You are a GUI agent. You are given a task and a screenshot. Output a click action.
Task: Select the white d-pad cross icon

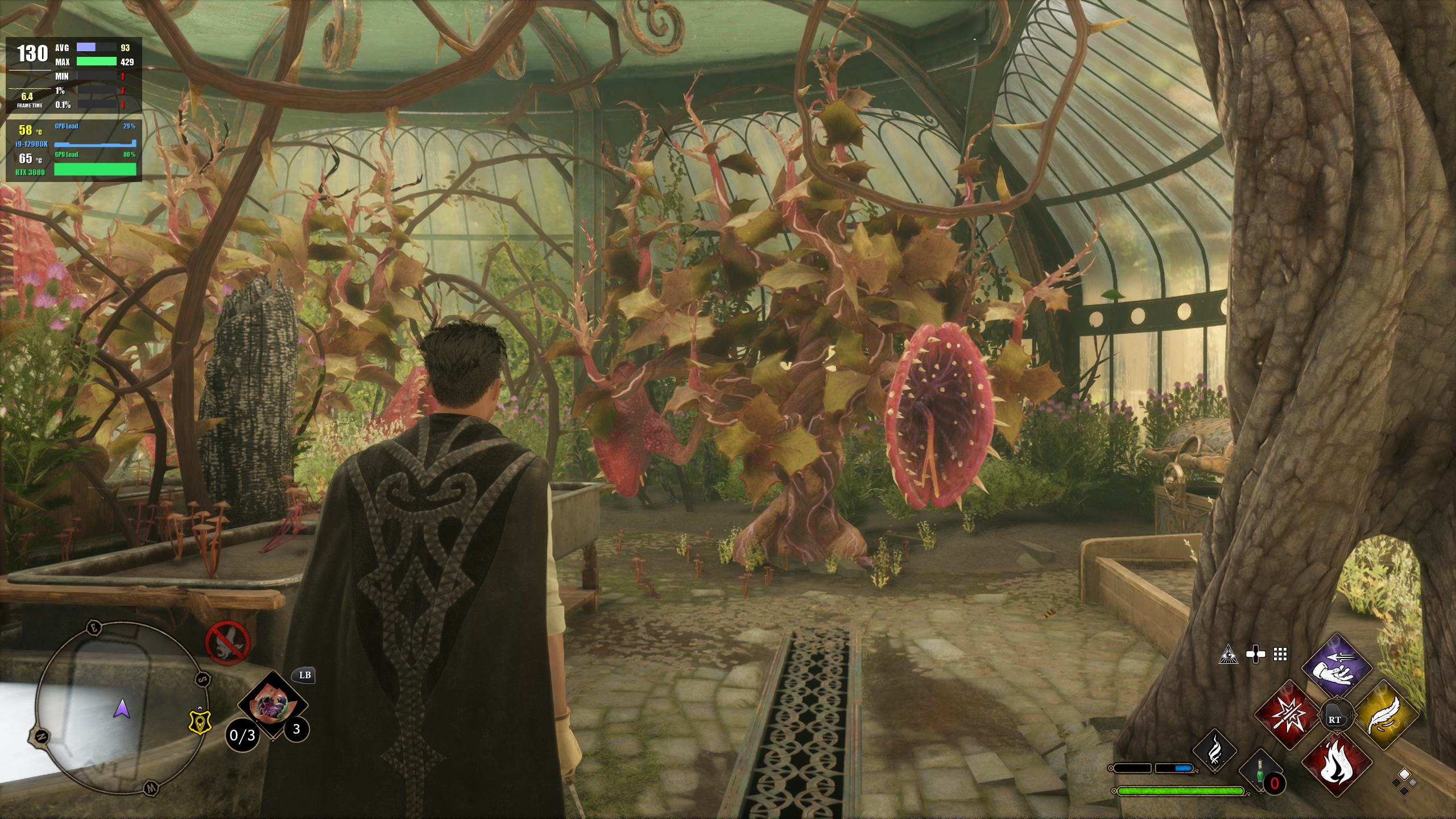coord(1255,655)
